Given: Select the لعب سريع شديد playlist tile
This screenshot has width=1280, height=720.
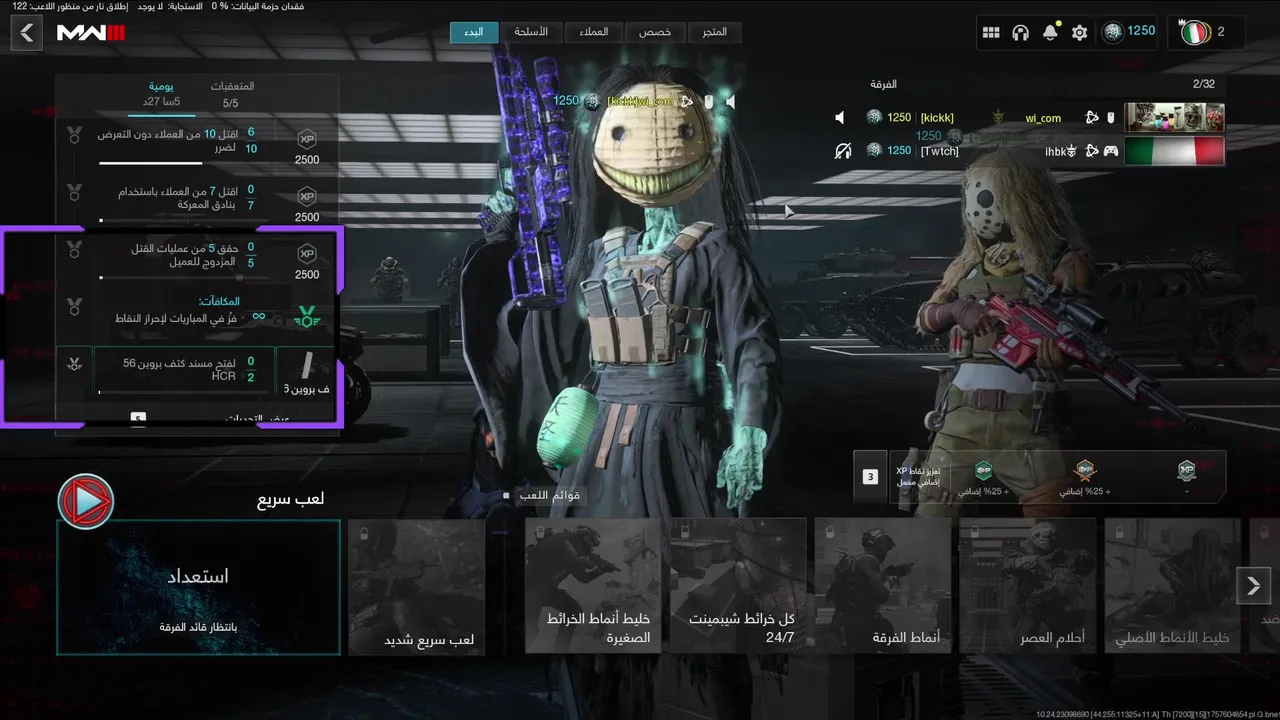Looking at the screenshot, I should [x=417, y=587].
